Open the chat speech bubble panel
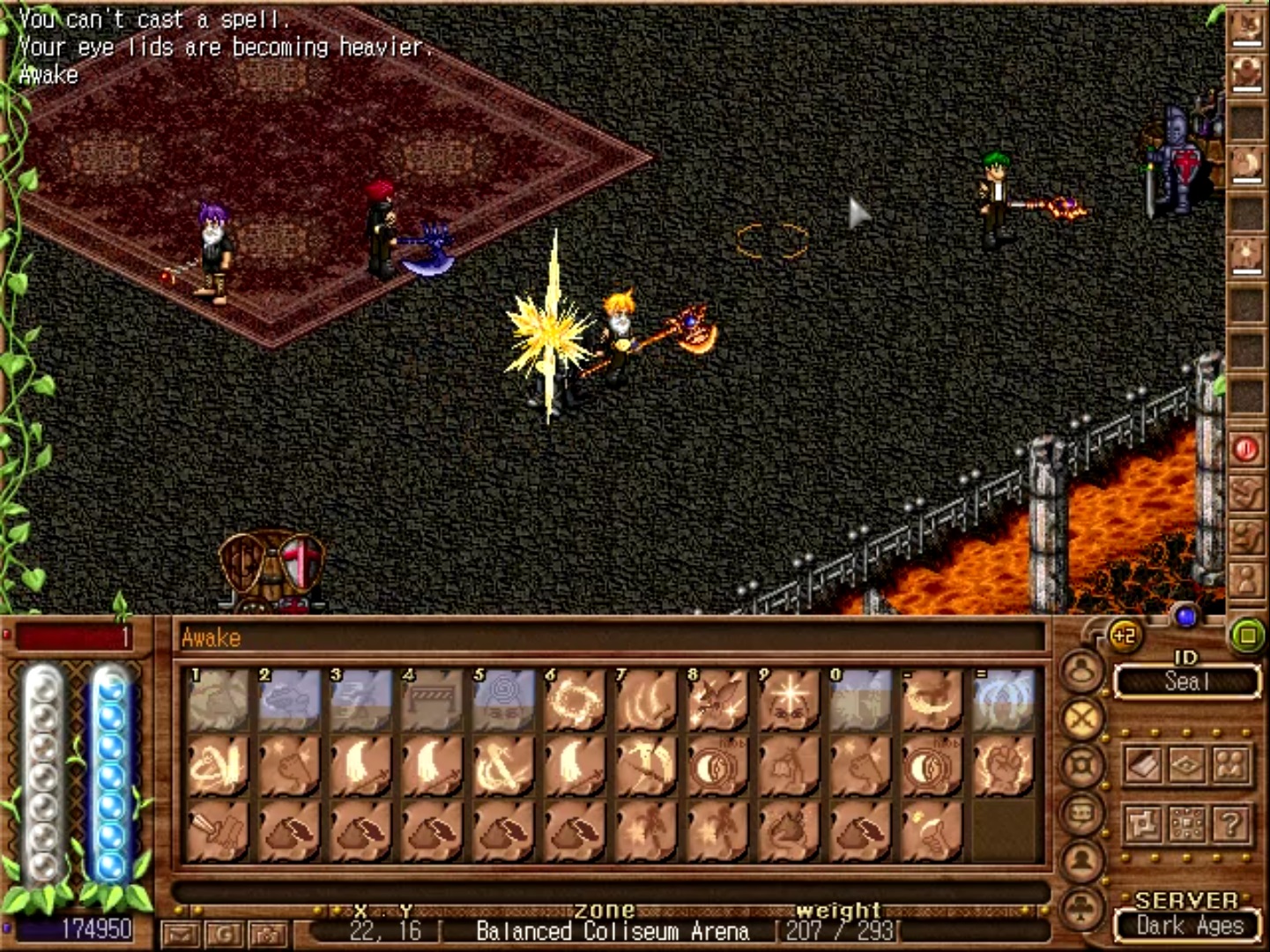 click(x=1082, y=813)
